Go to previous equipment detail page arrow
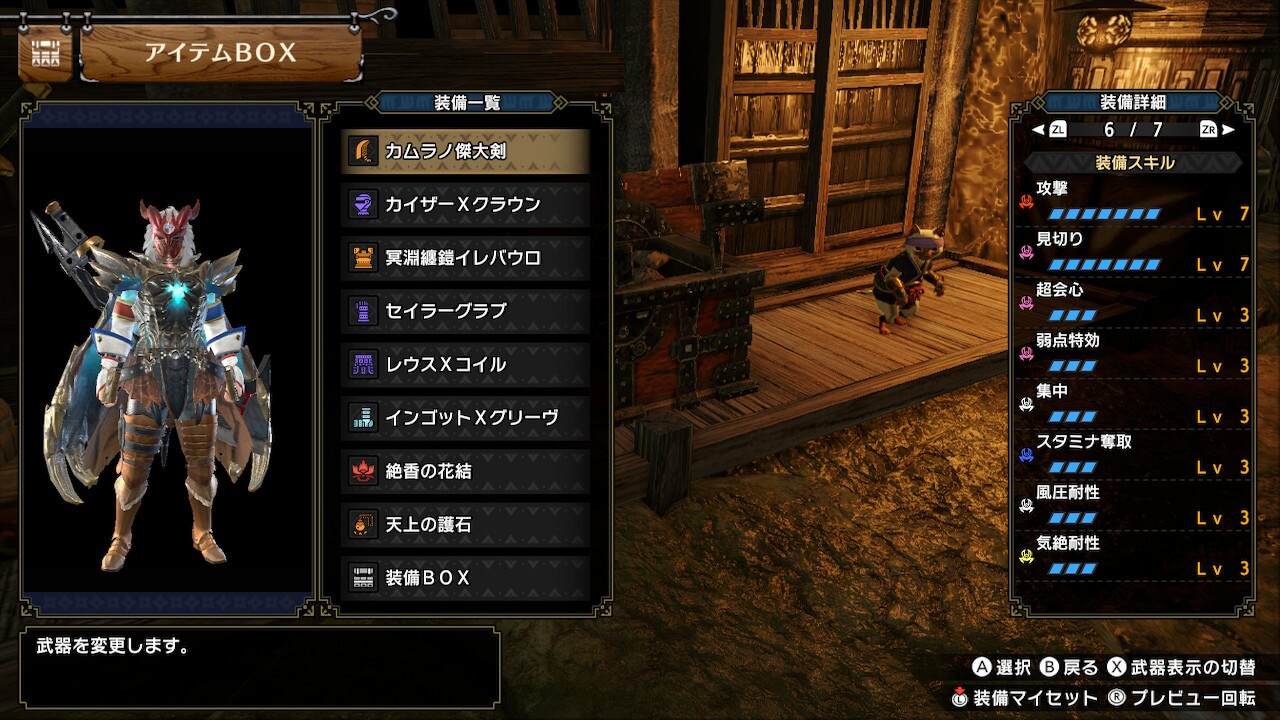Image resolution: width=1280 pixels, height=720 pixels. point(1038,130)
